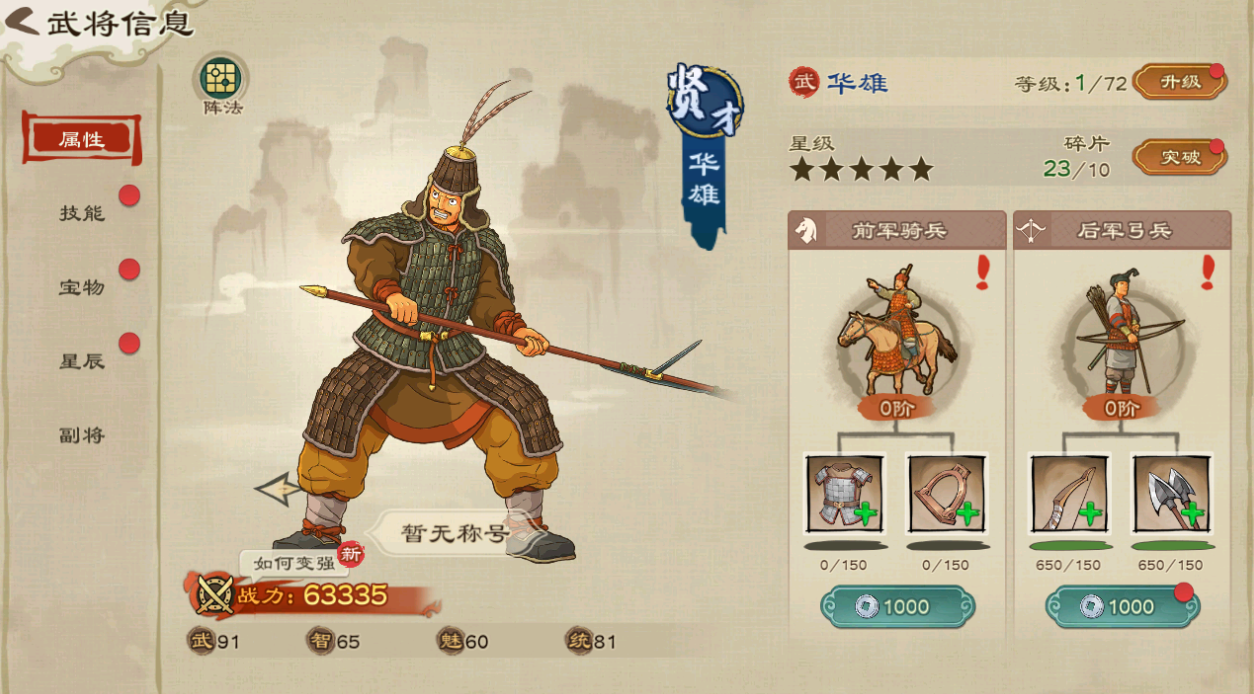Screen dimensions: 1254x694
Task: Select the cavalry armor equipment slot
Action: (x=844, y=493)
